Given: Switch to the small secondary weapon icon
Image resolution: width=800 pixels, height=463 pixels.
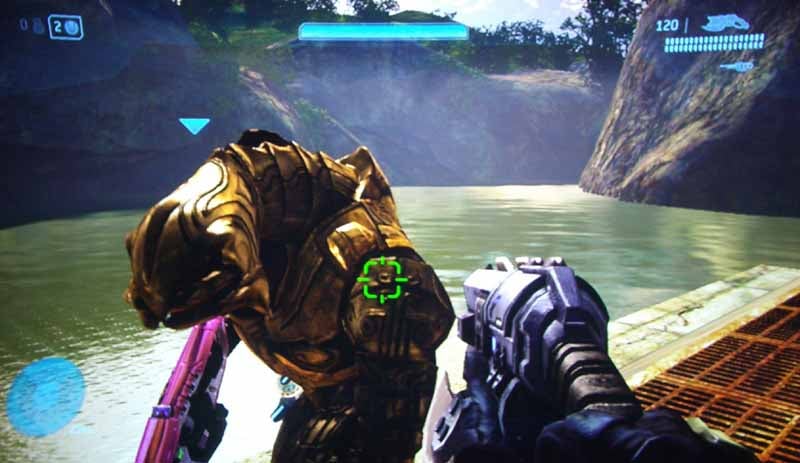Looking at the screenshot, I should pyautogui.click(x=736, y=66).
